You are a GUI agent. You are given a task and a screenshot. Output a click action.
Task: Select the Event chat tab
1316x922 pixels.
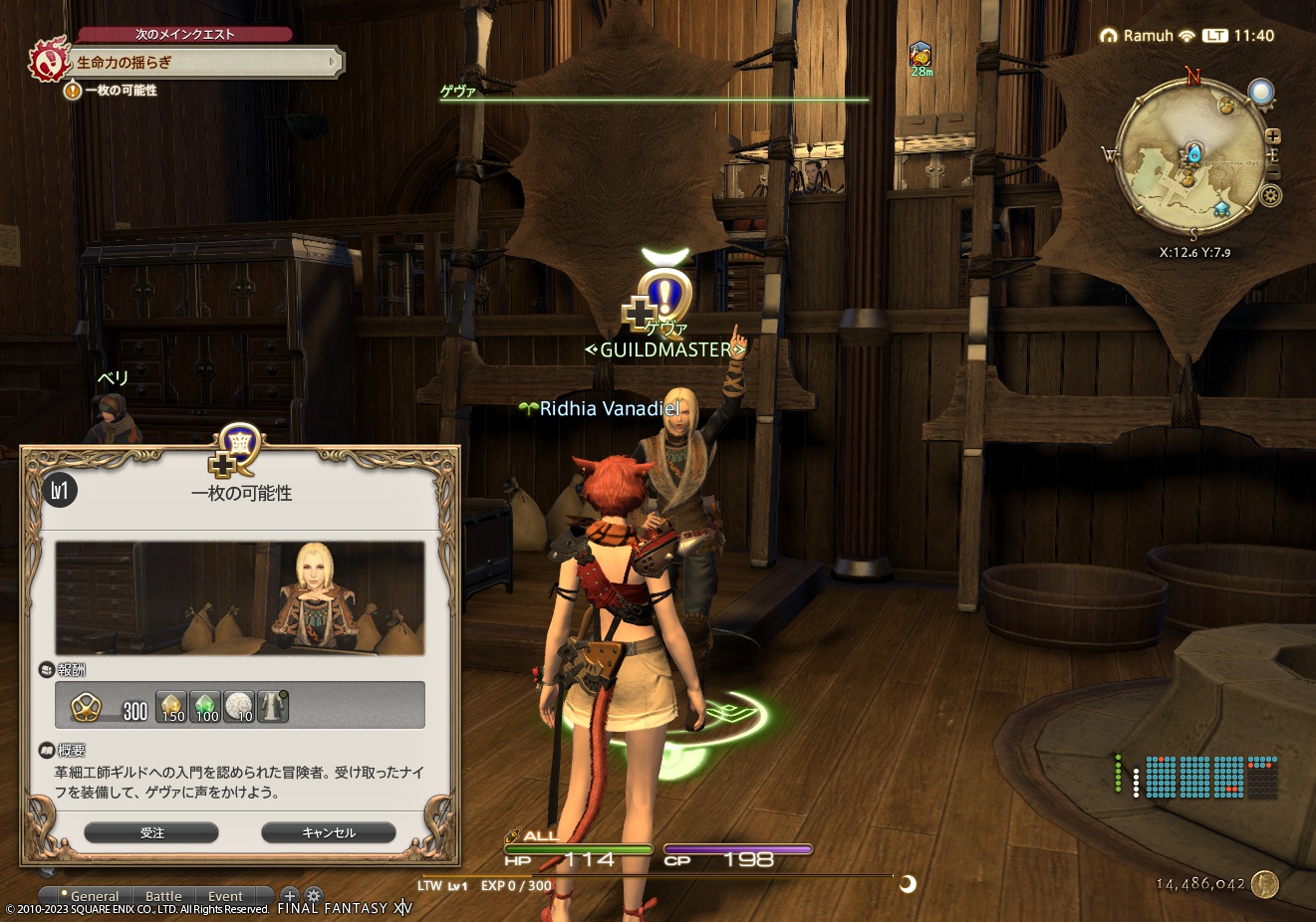[226, 895]
